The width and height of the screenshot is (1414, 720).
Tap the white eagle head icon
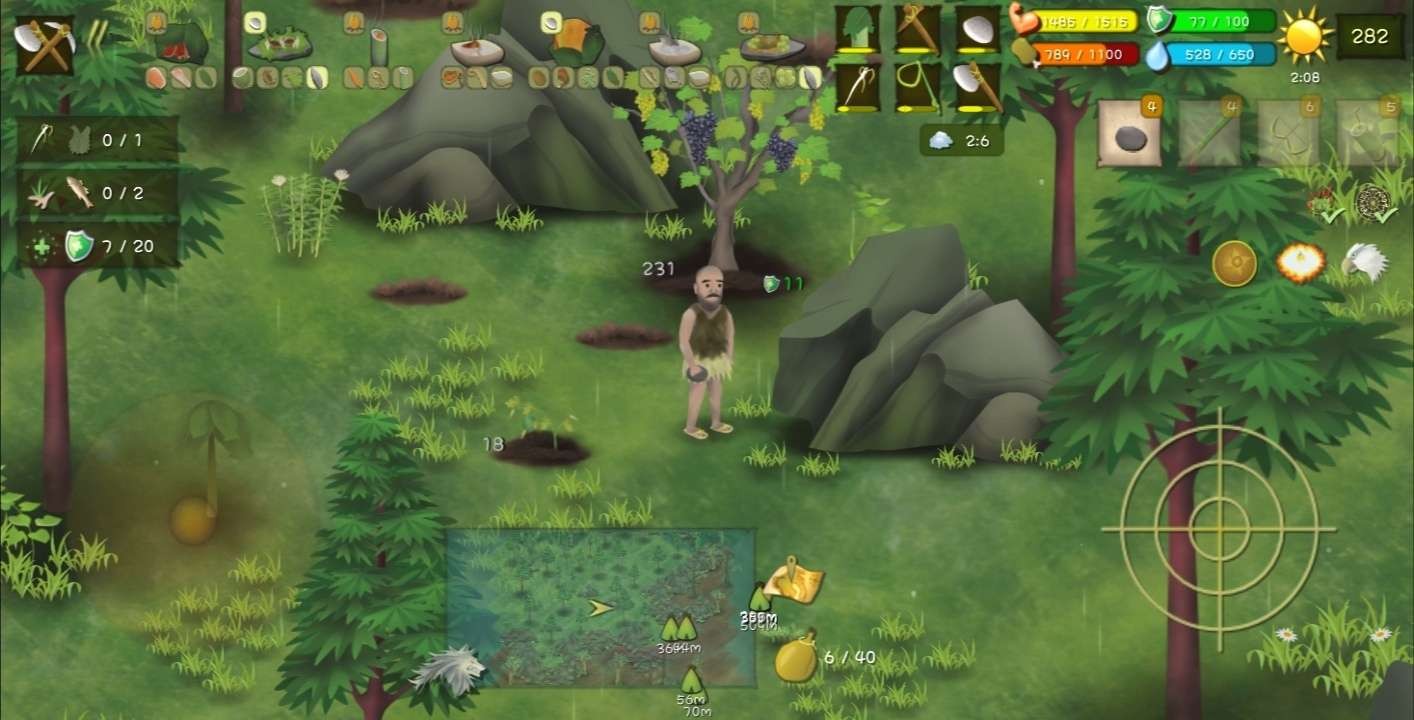point(1364,262)
